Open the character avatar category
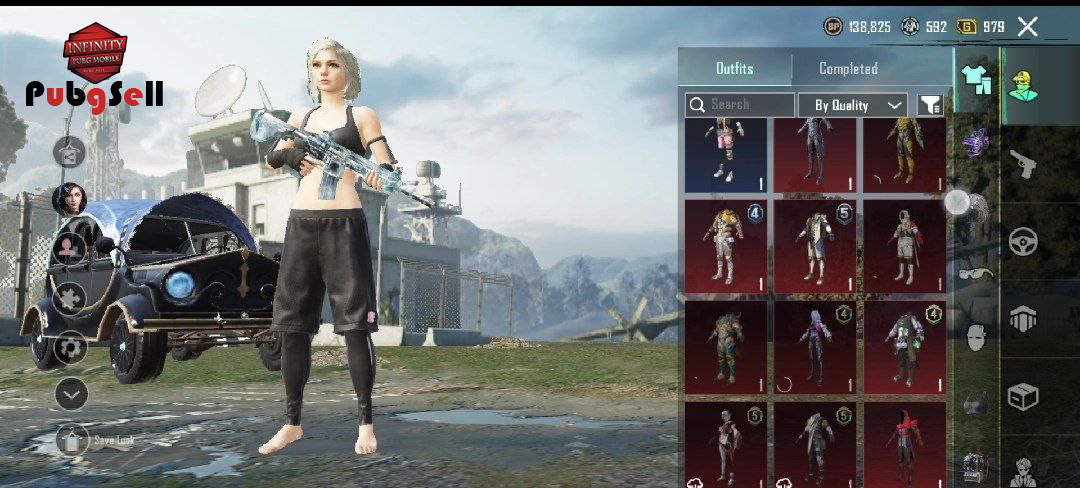This screenshot has height=488, width=1080. point(1022,86)
